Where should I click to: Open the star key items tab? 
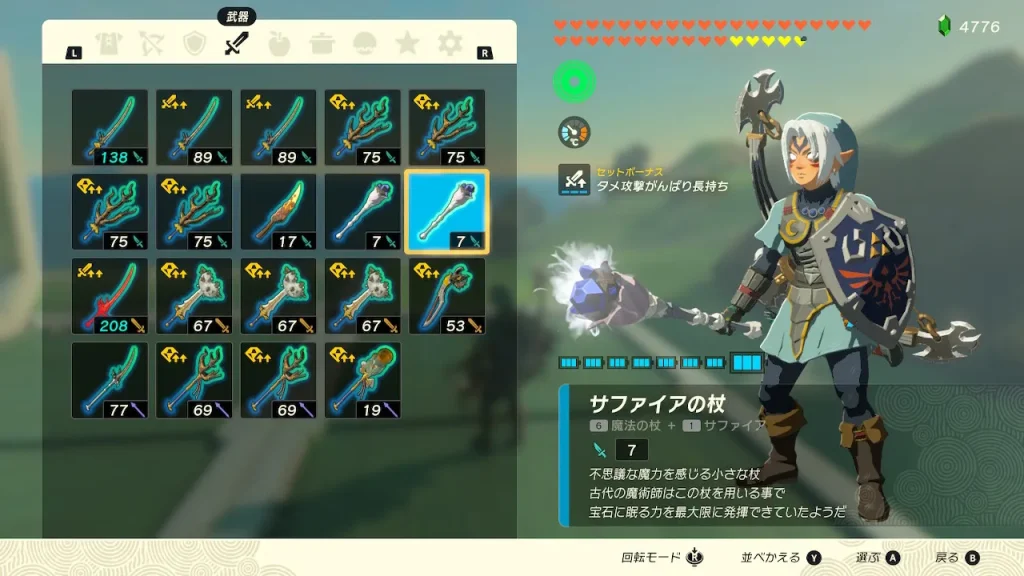[x=407, y=44]
